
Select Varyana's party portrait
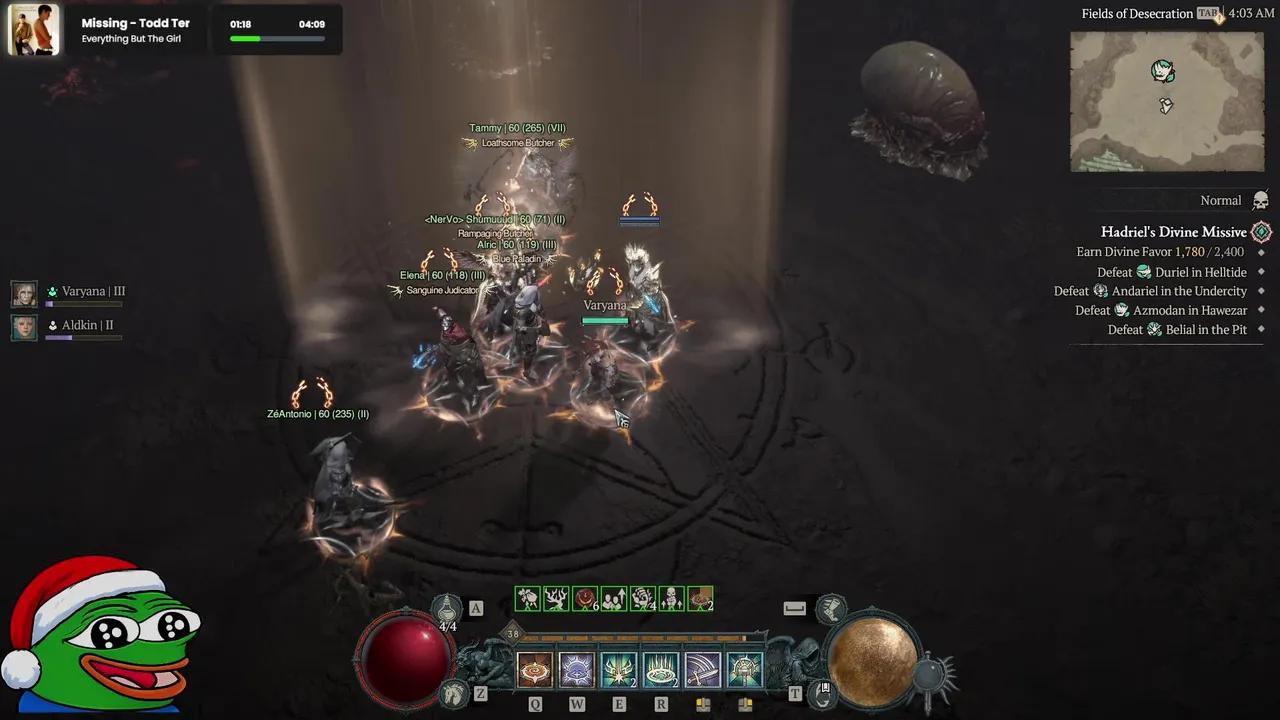[24, 293]
